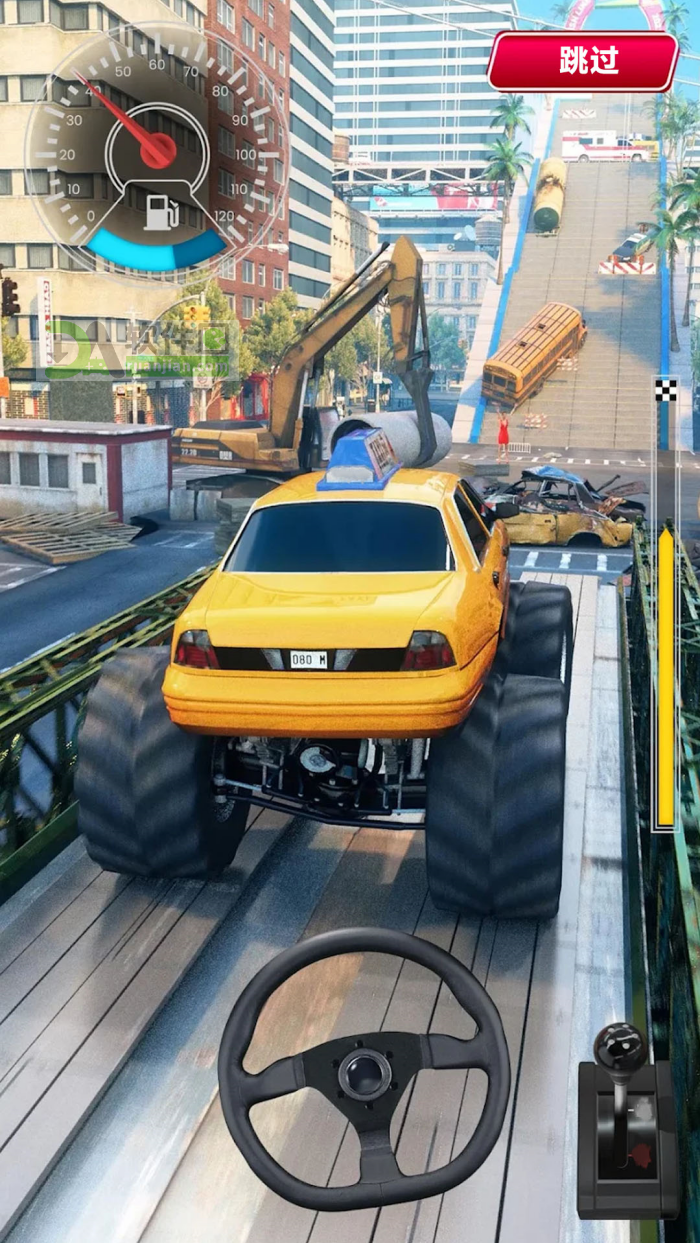700x1243 pixels.
Task: Tap the red 跳过 skip button
Action: [x=583, y=61]
